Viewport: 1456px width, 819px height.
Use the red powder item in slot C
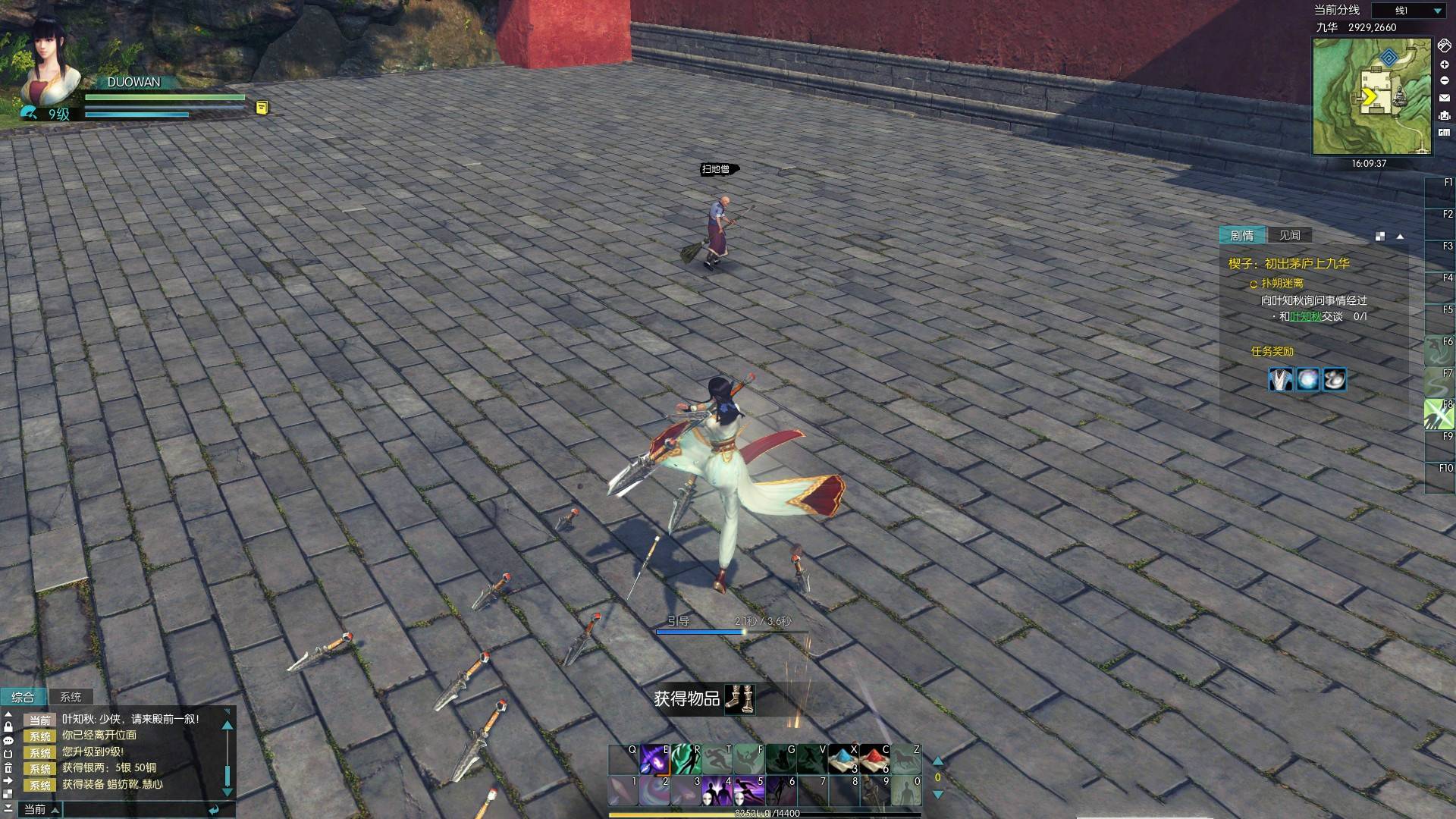pyautogui.click(x=874, y=758)
